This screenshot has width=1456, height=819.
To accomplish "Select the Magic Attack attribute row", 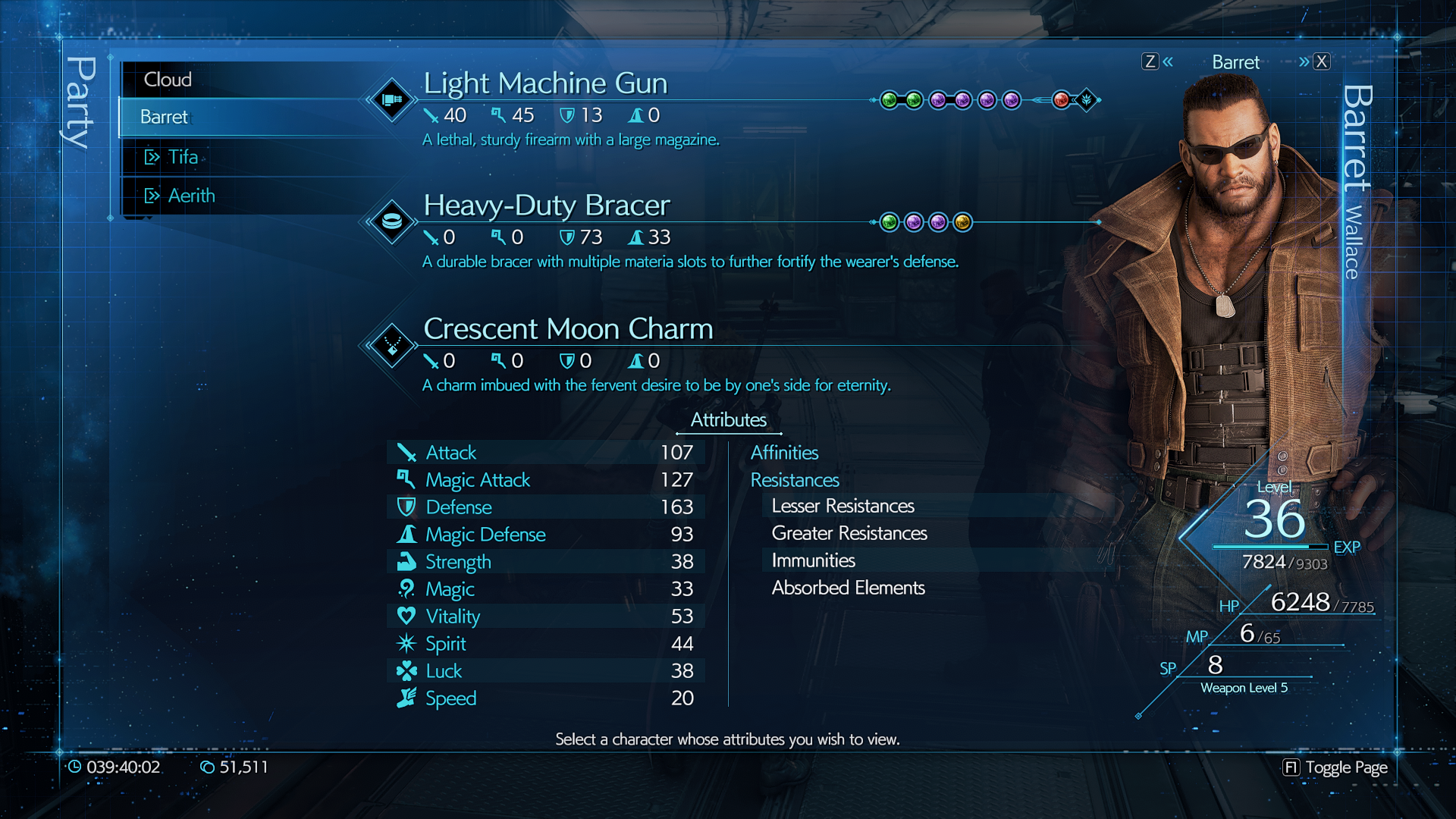I will (546, 480).
